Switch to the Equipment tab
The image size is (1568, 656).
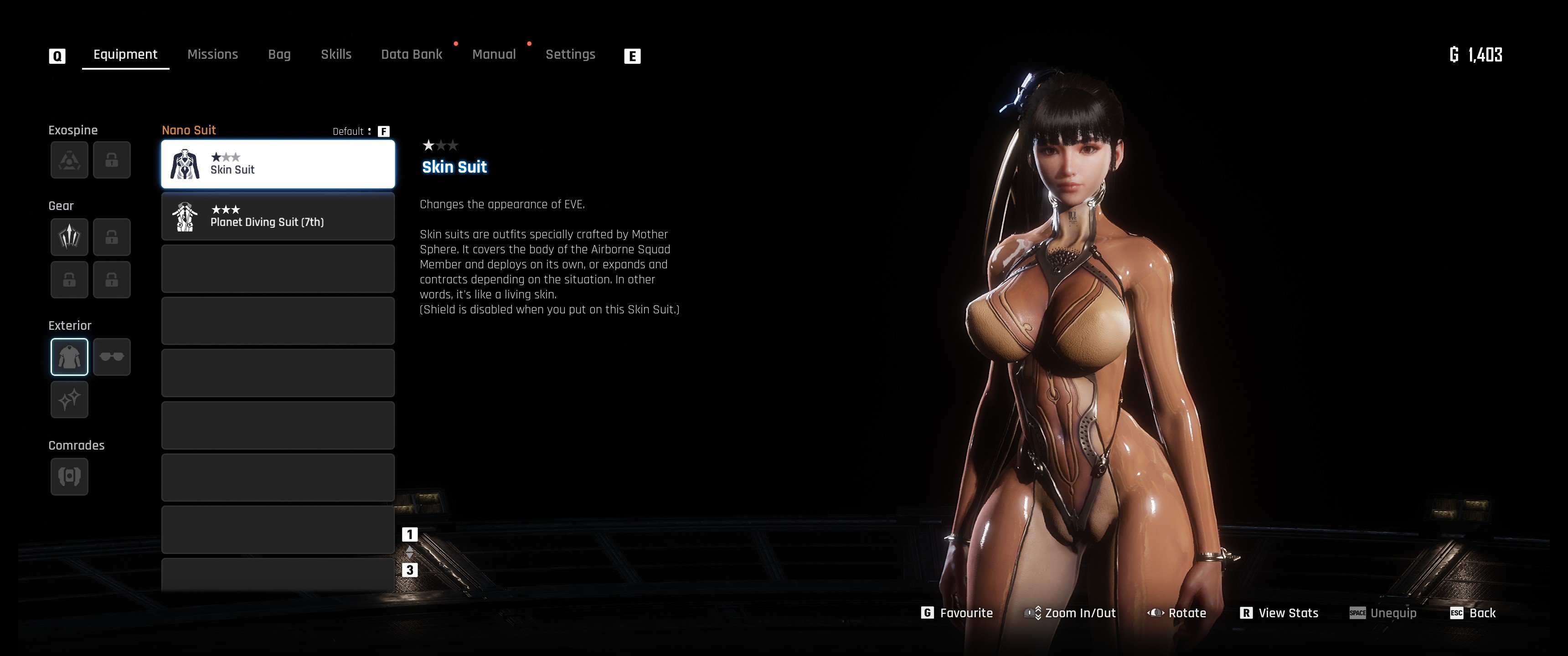[125, 55]
